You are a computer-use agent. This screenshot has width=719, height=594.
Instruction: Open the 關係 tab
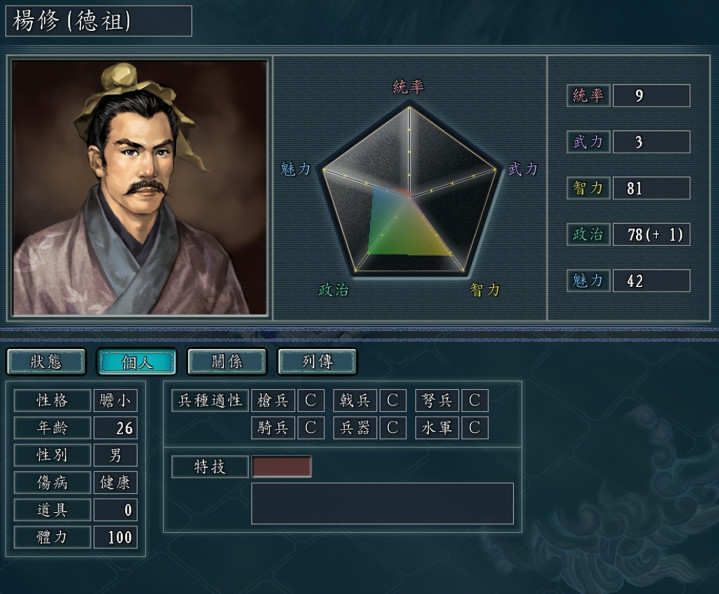(227, 361)
